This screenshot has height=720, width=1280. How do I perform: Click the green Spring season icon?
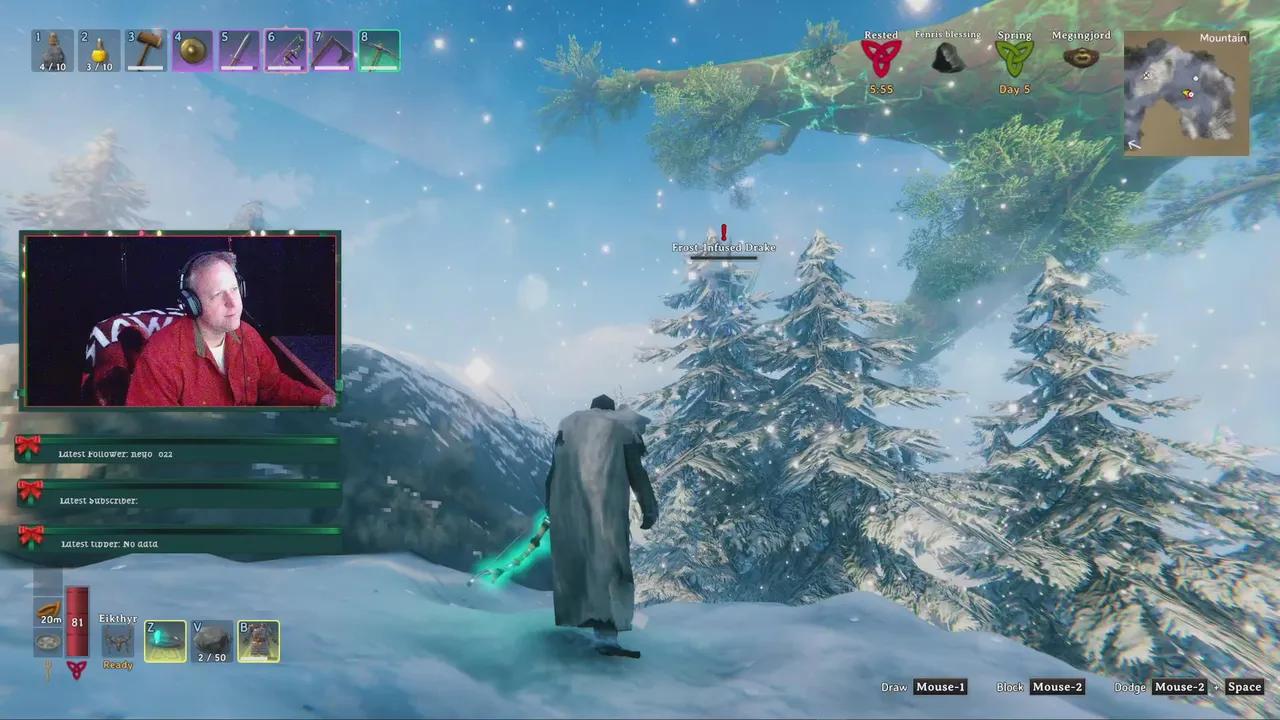1014,59
